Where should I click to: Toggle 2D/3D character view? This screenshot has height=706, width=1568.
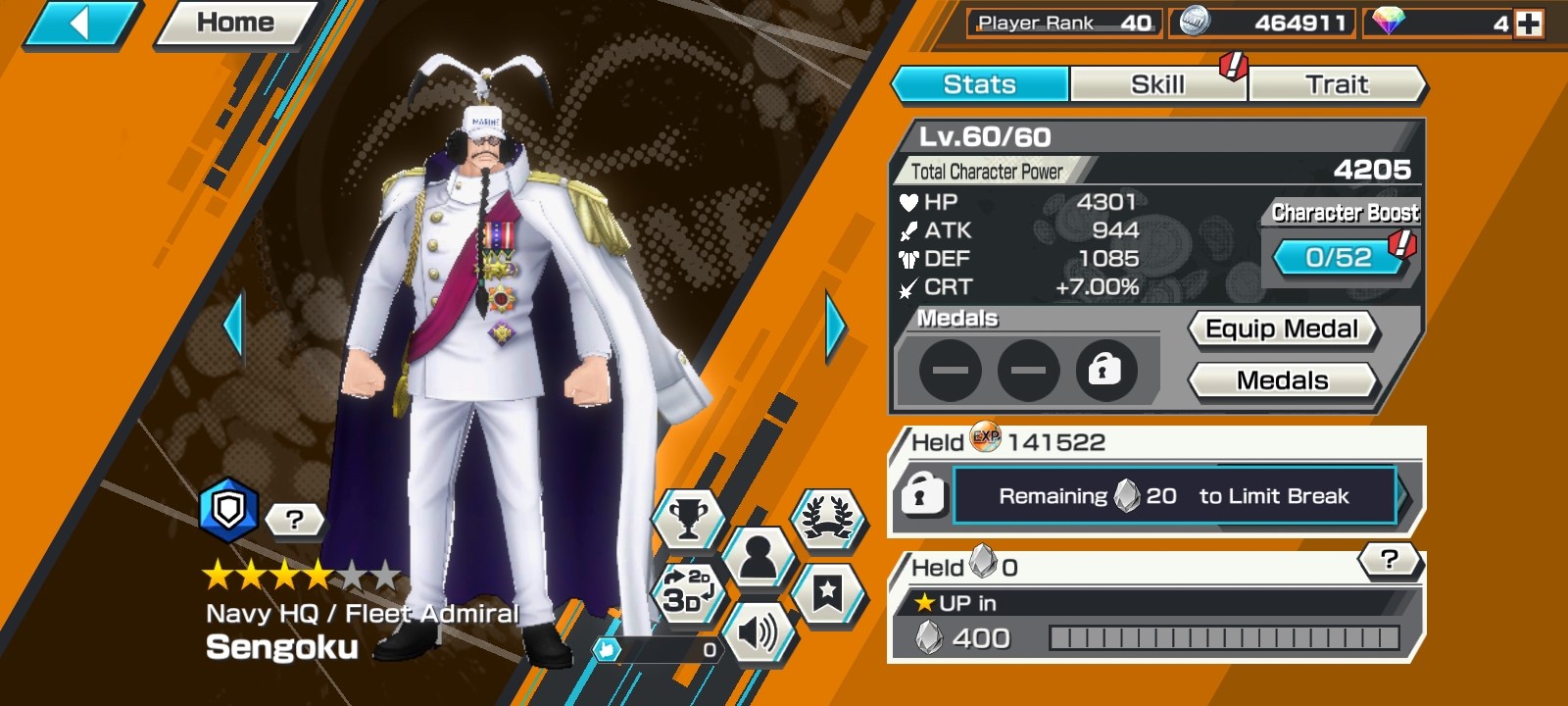point(688,590)
